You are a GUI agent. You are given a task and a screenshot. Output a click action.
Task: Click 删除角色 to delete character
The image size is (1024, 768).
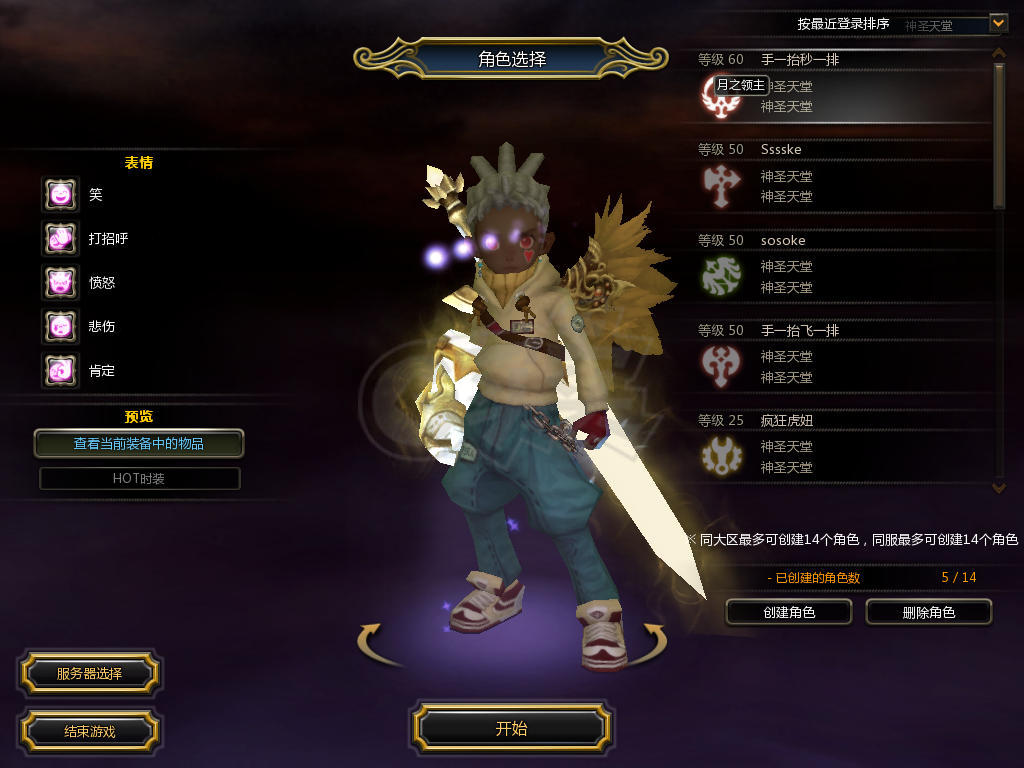(x=928, y=612)
